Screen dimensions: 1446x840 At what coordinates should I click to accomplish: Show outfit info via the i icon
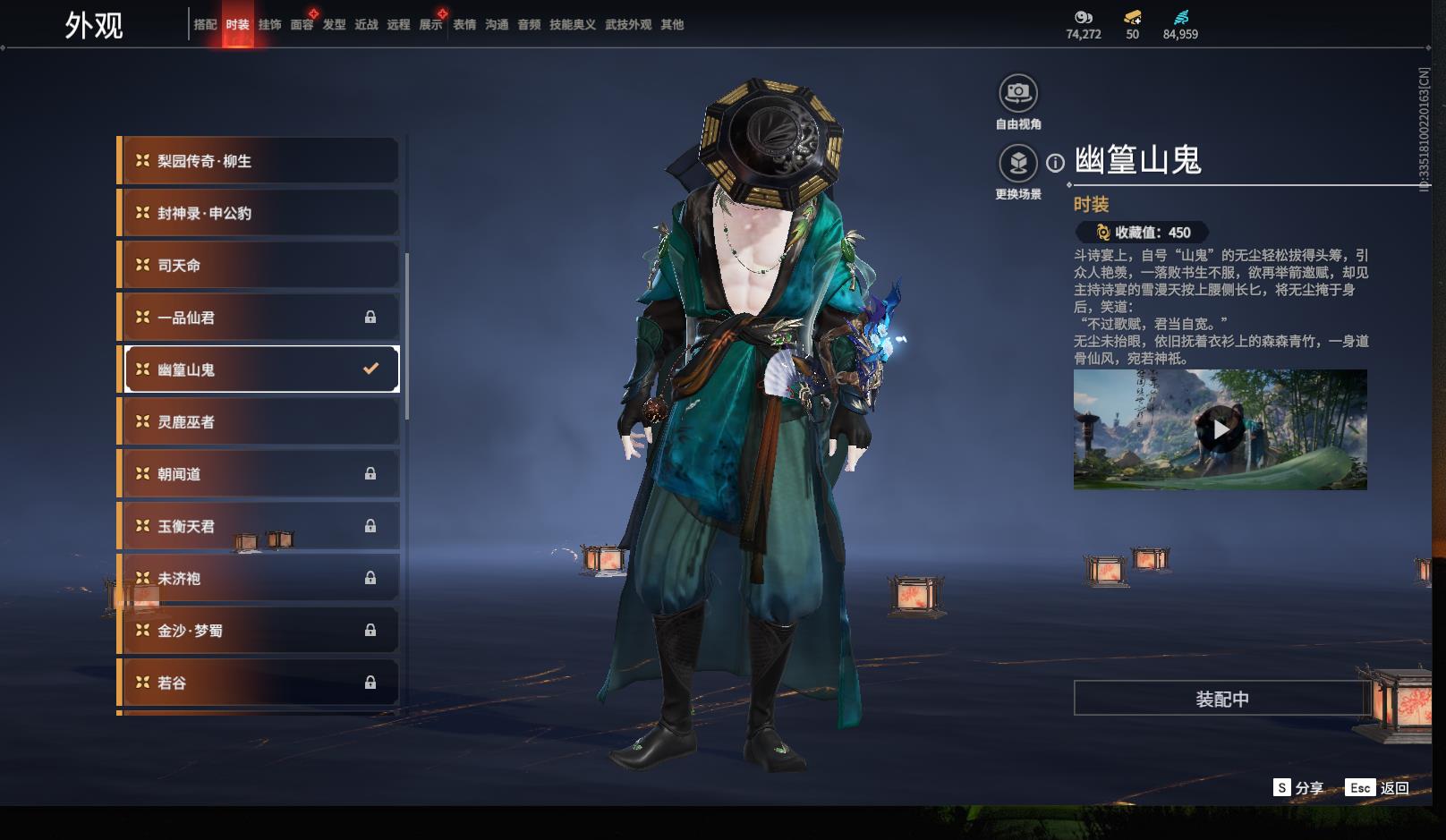1056,163
